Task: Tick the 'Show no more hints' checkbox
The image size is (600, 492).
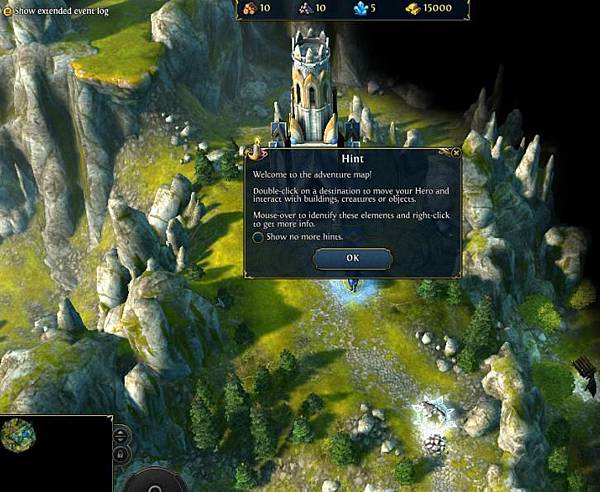Action: click(x=258, y=237)
